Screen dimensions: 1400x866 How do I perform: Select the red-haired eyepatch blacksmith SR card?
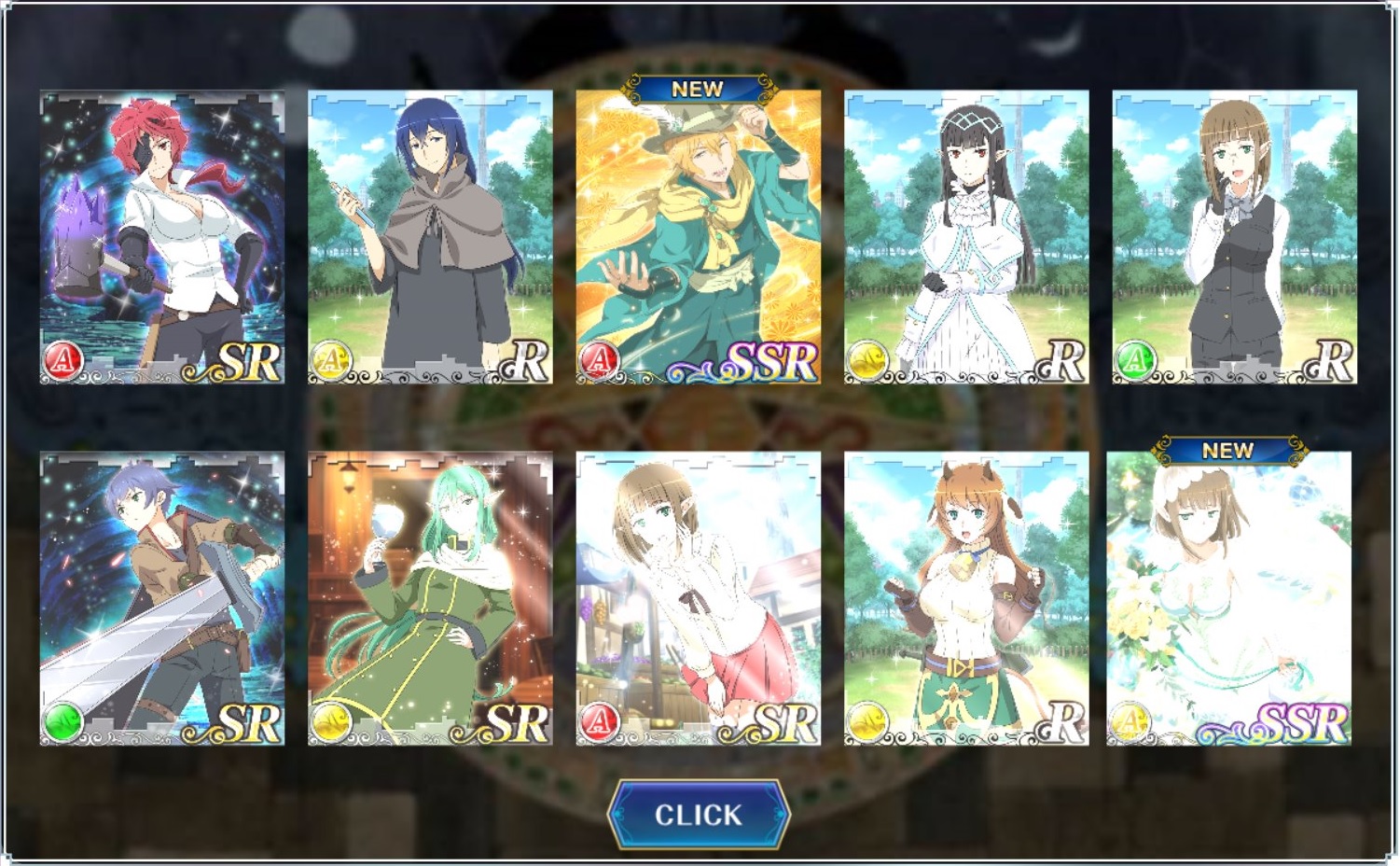[x=162, y=237]
